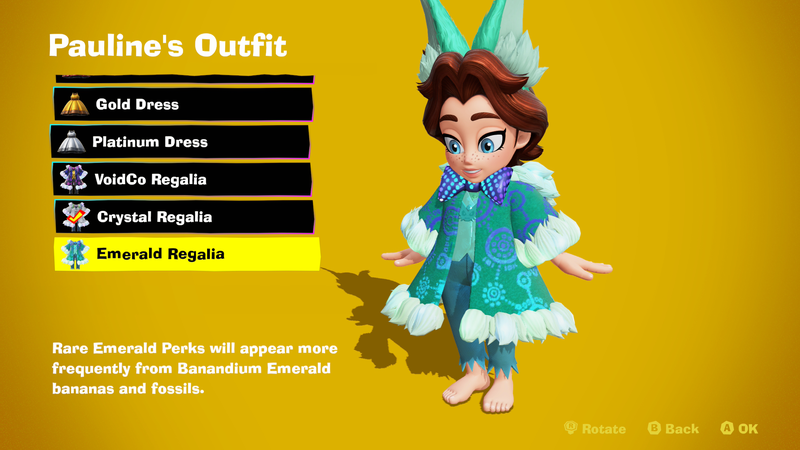Viewport: 800px width, 450px height.
Task: Select the Gold Dress outfit
Action: tap(182, 104)
